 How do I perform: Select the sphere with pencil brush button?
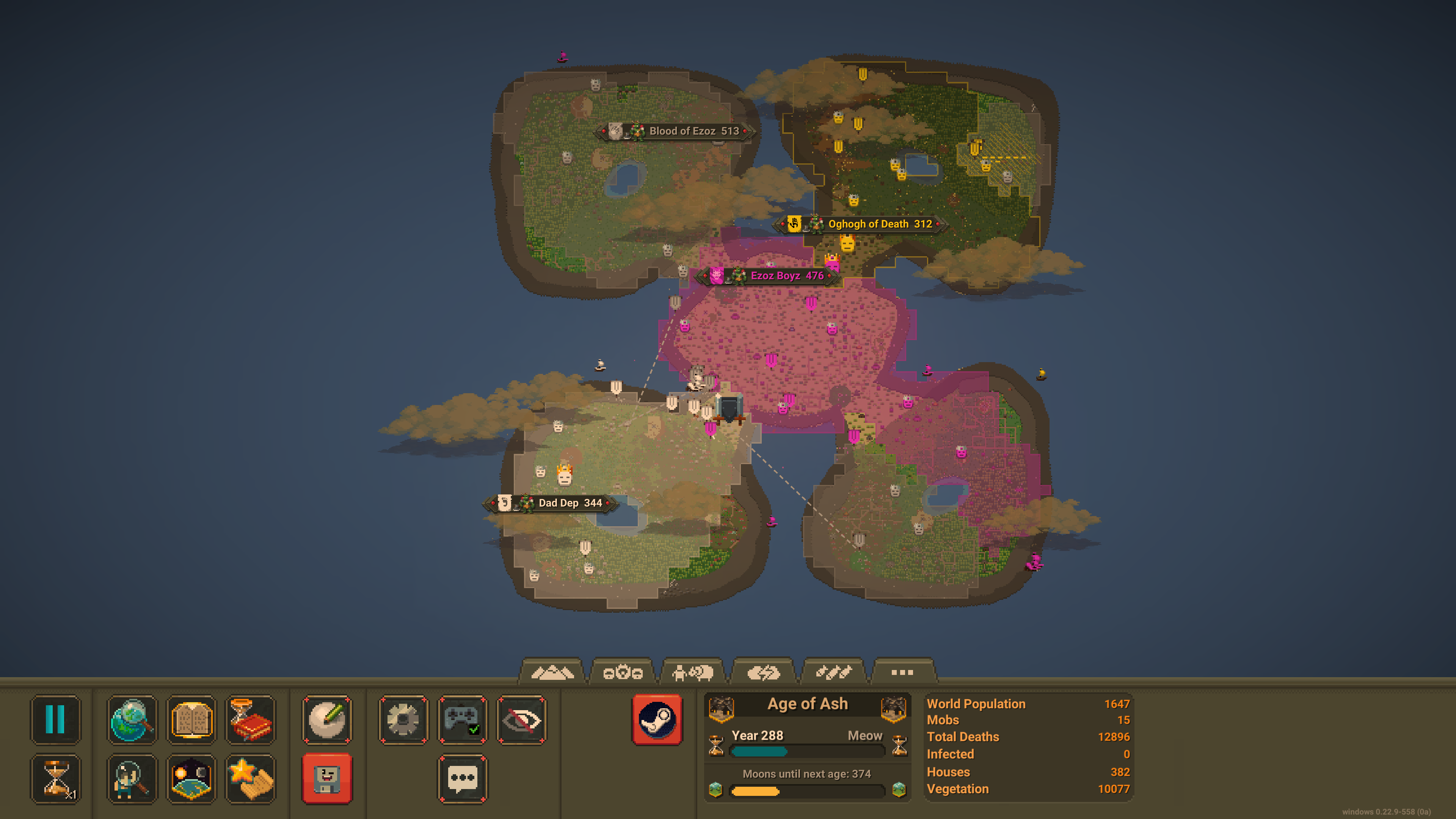point(327,719)
